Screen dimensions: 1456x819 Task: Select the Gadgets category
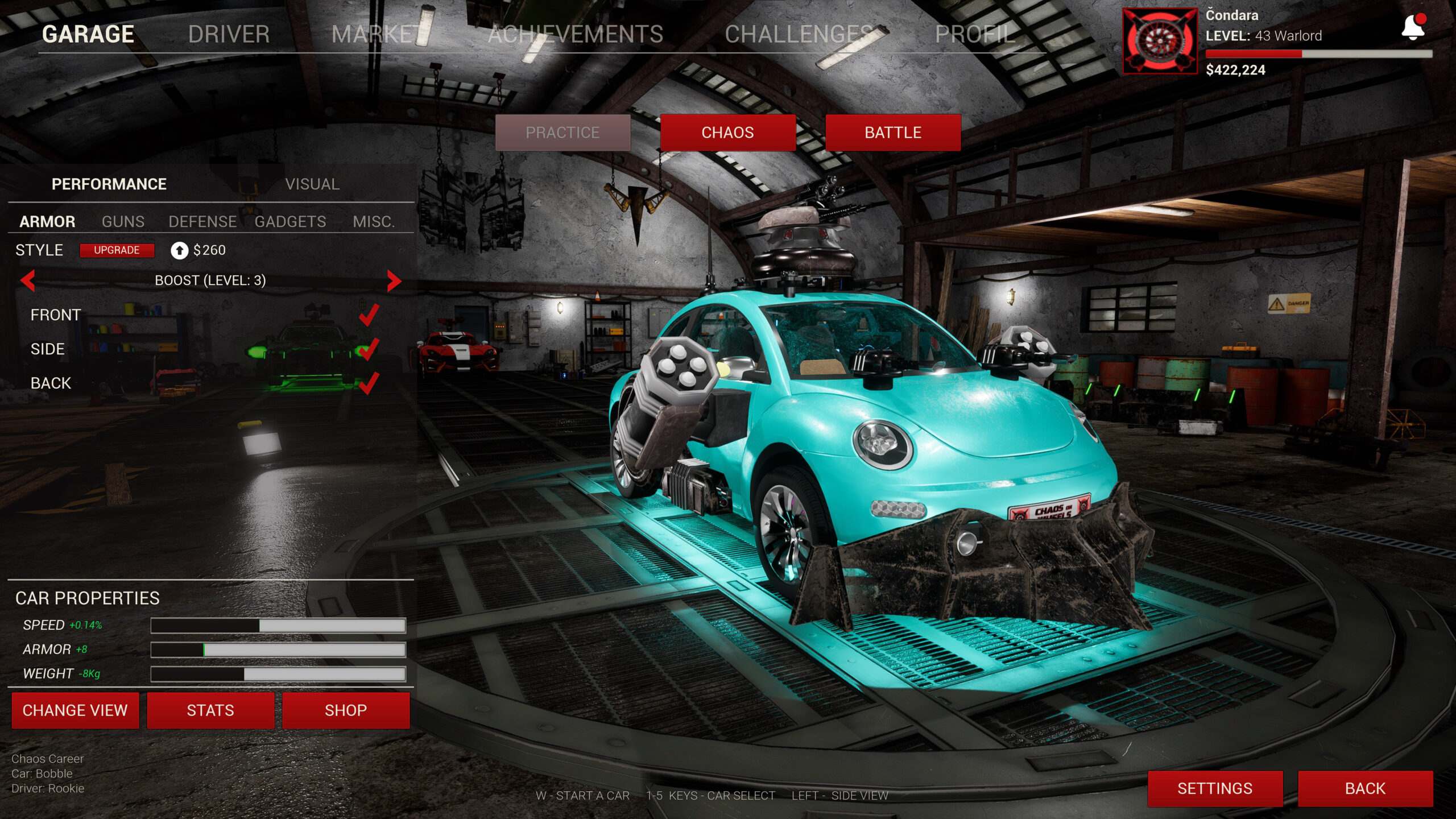click(x=290, y=222)
